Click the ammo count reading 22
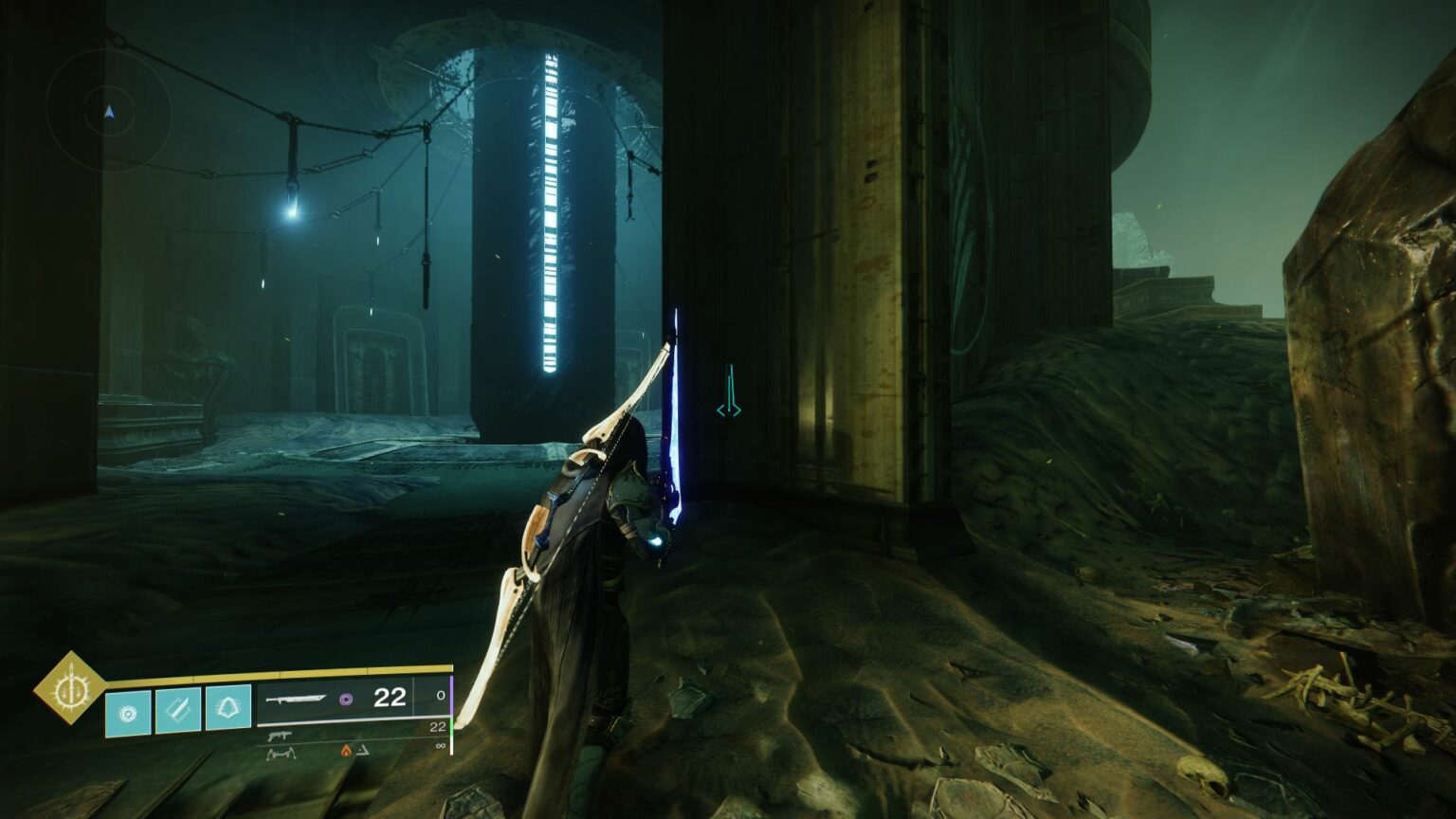Viewport: 1456px width, 819px height. (x=389, y=697)
